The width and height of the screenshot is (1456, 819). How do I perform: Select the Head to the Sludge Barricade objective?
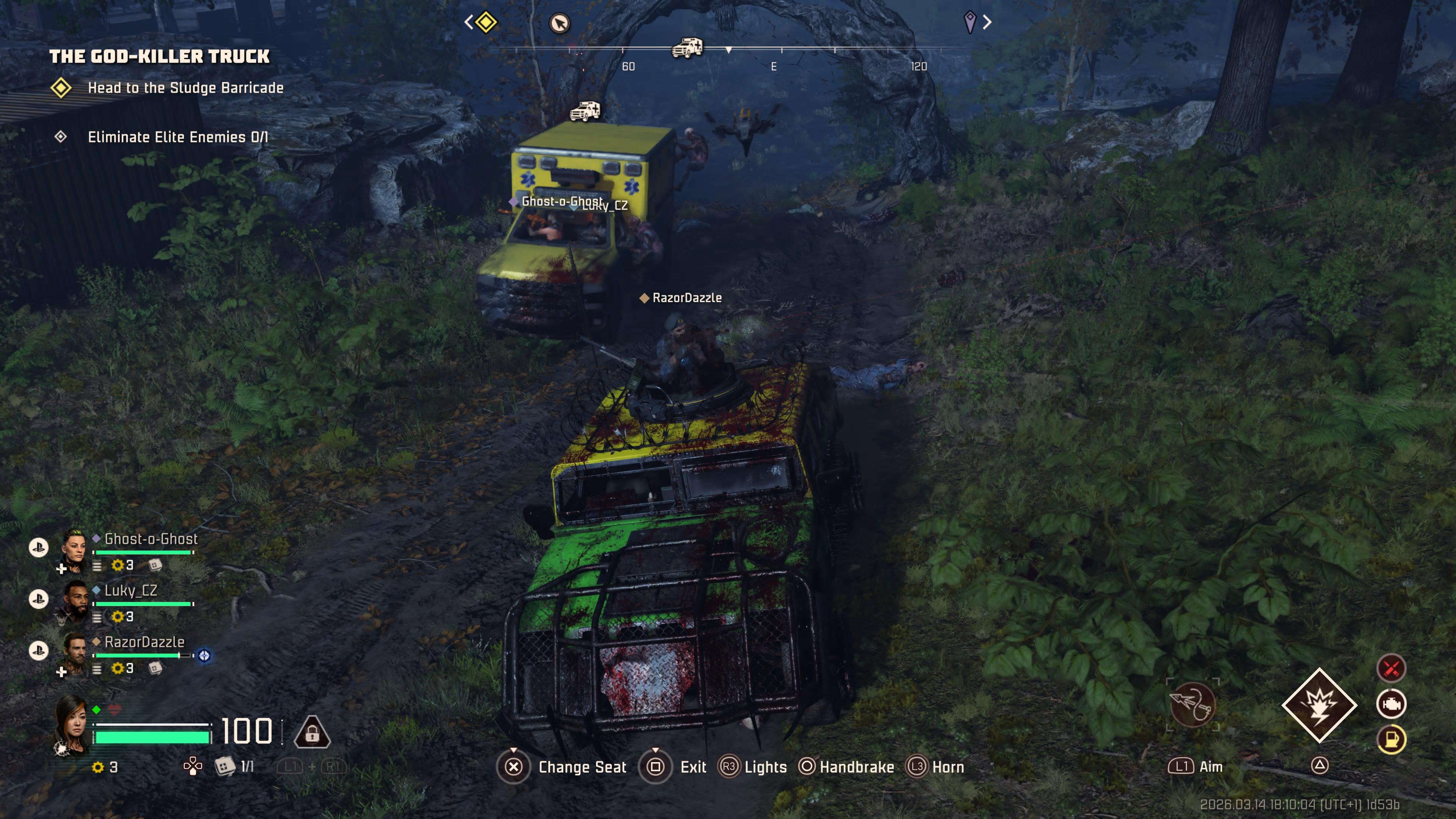[185, 88]
